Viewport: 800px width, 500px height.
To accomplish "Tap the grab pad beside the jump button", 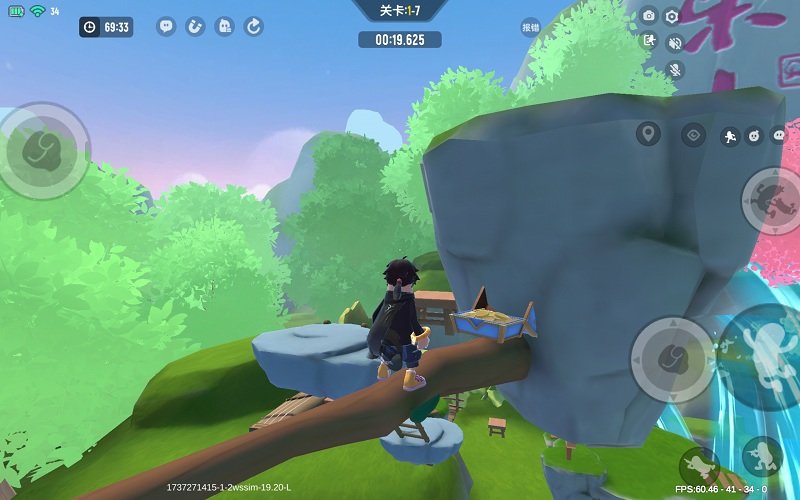I will pos(672,360).
